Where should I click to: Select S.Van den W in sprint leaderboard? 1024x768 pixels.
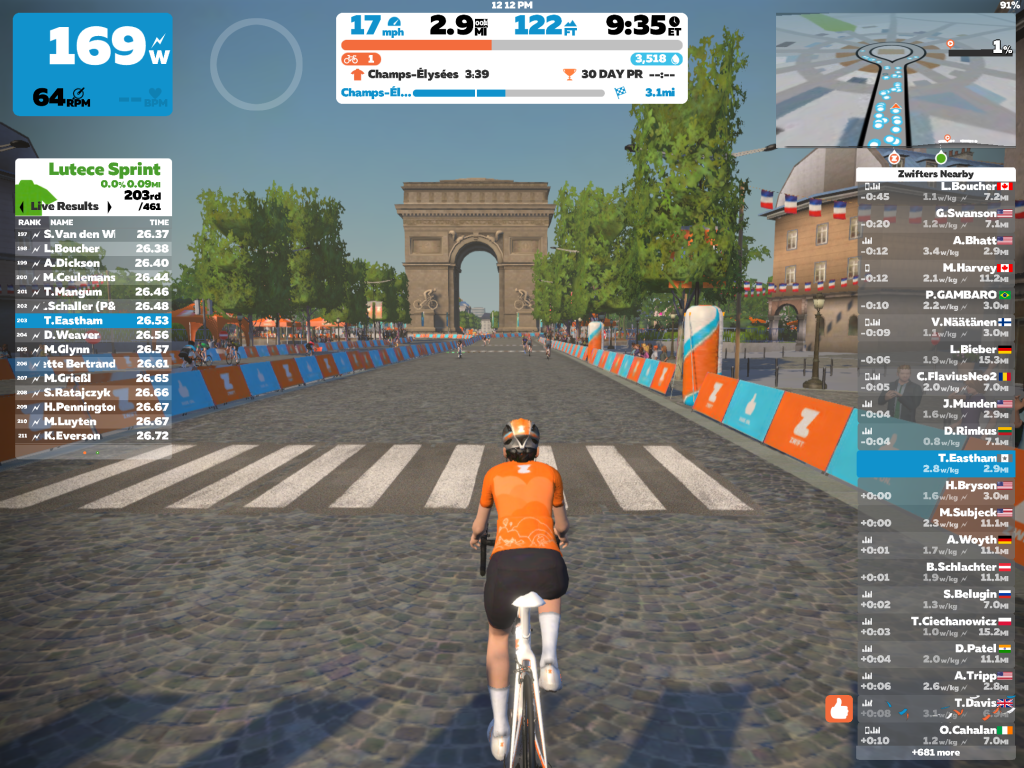[93, 234]
